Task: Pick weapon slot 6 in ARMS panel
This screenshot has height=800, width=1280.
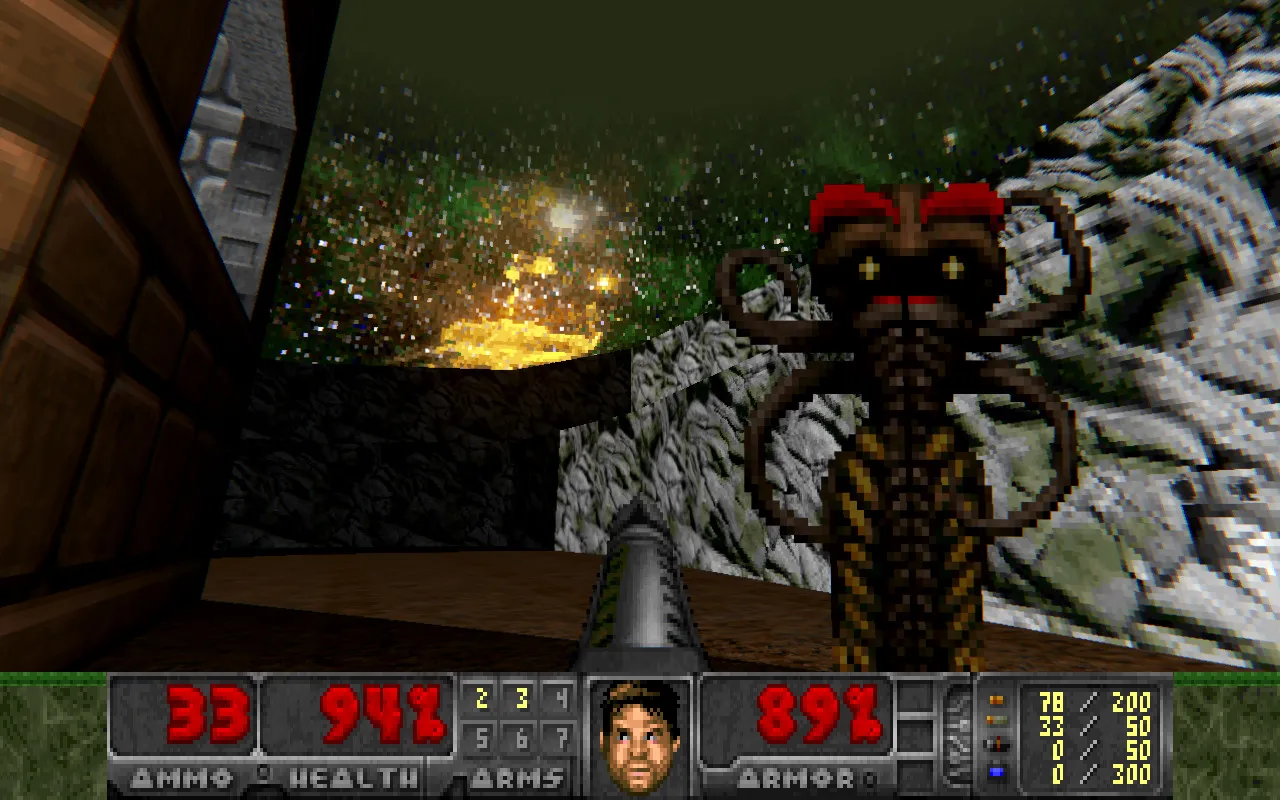Action: pos(521,740)
